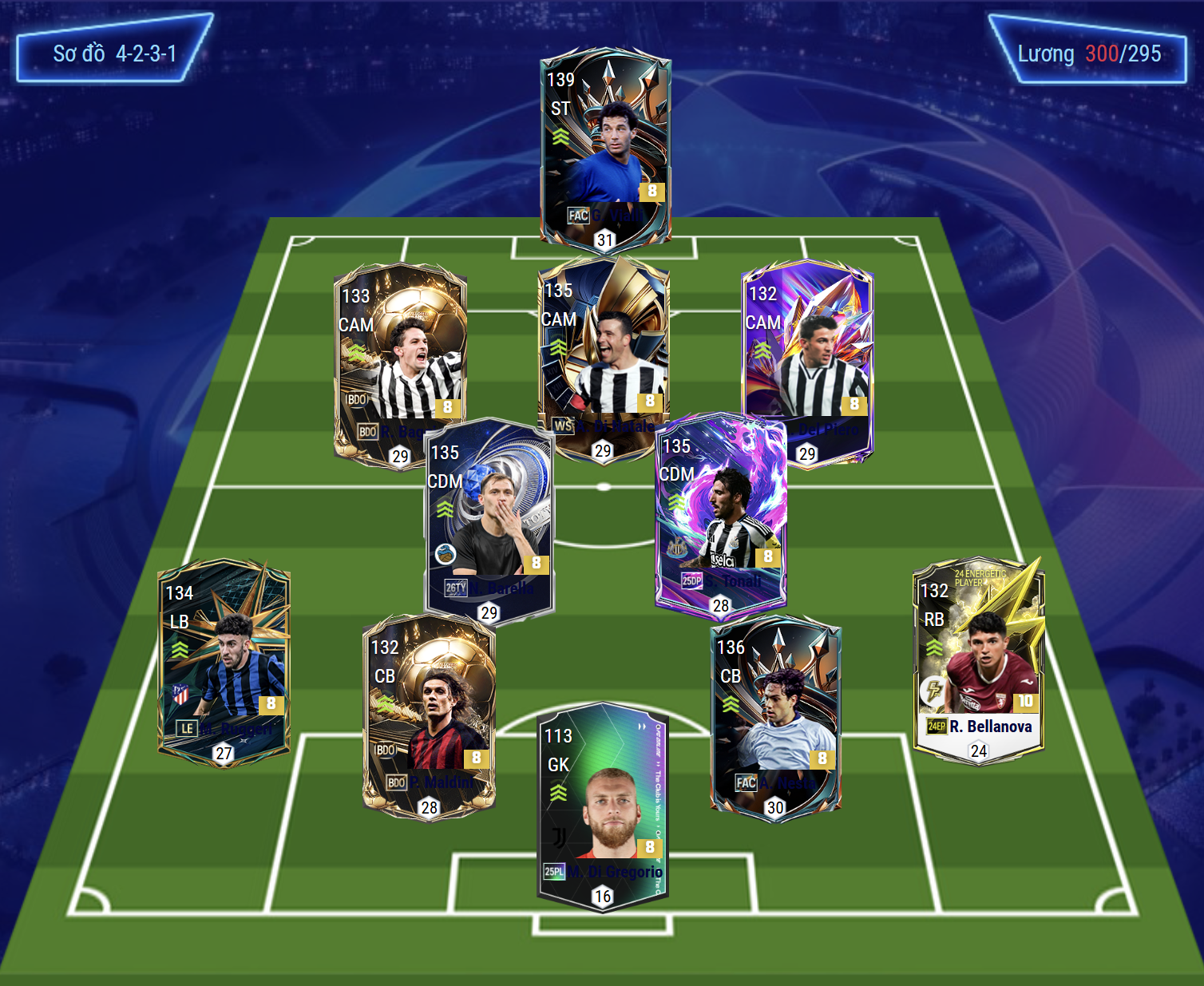Click the 136 CB Nesta card

click(x=775, y=713)
